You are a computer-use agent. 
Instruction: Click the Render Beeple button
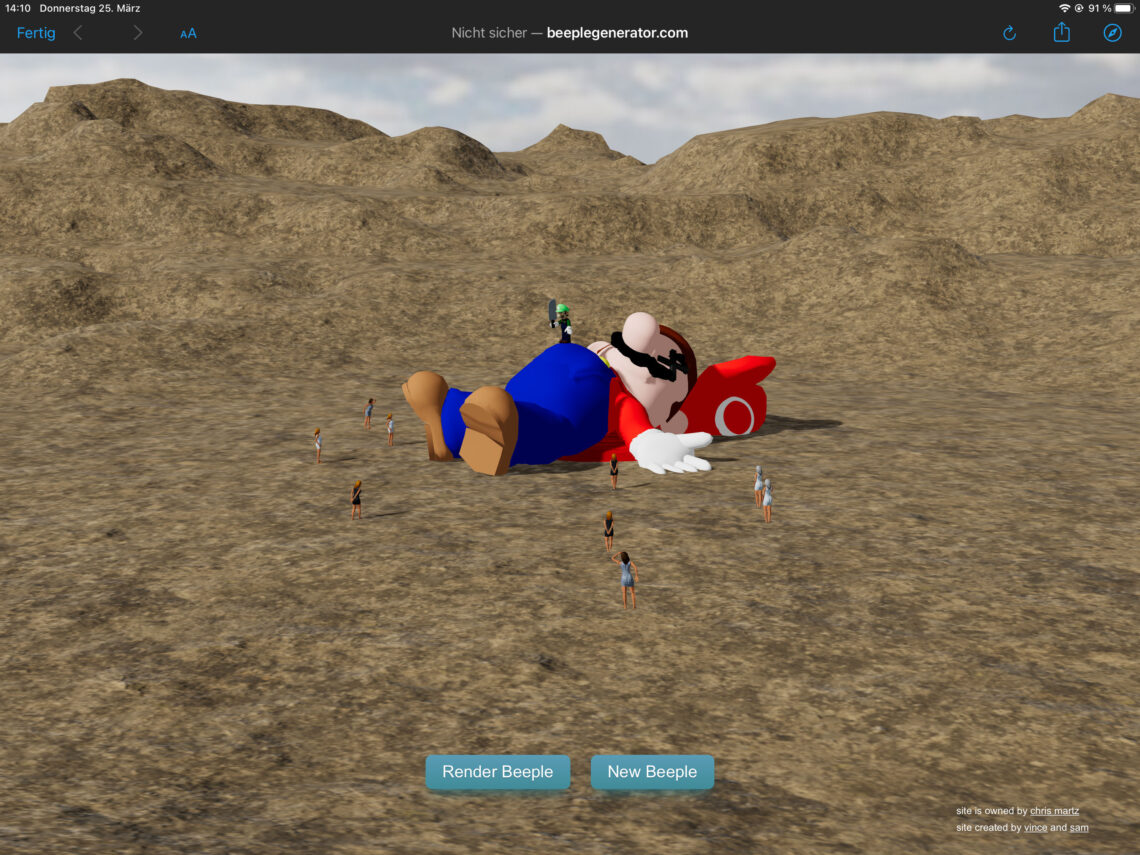point(497,772)
